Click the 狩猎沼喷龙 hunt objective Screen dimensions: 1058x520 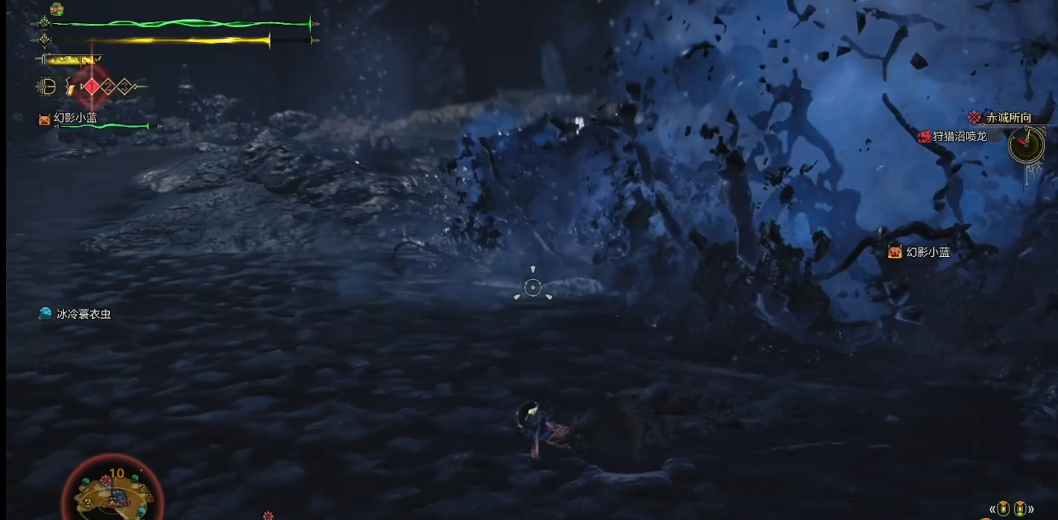click(x=958, y=136)
